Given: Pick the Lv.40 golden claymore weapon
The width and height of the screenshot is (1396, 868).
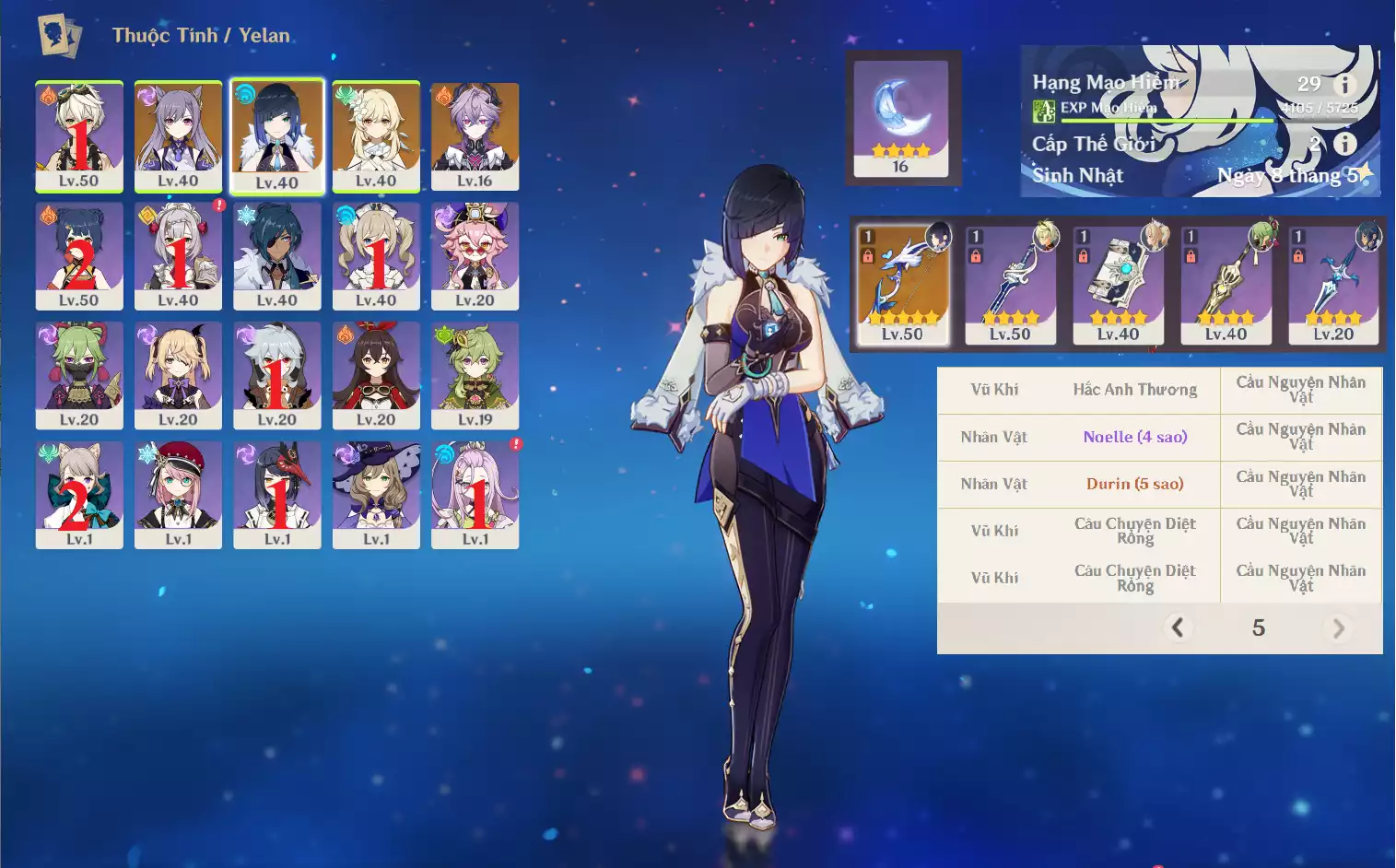Looking at the screenshot, I should (x=1226, y=286).
